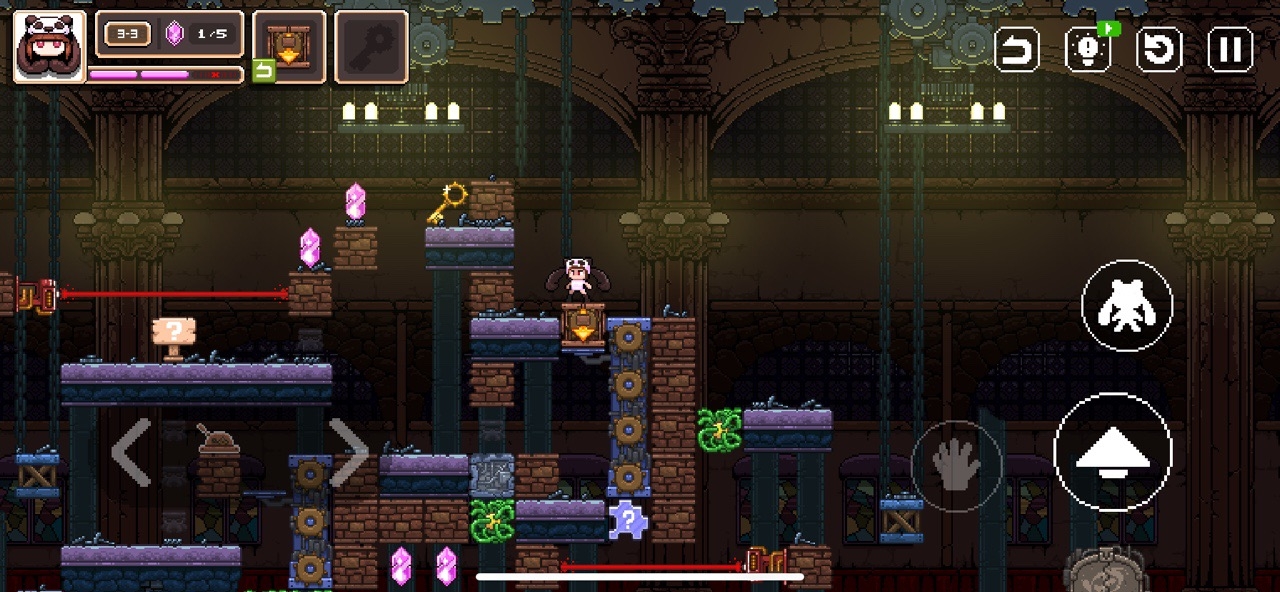Pause the game
1280x592 pixels.
[x=1230, y=49]
